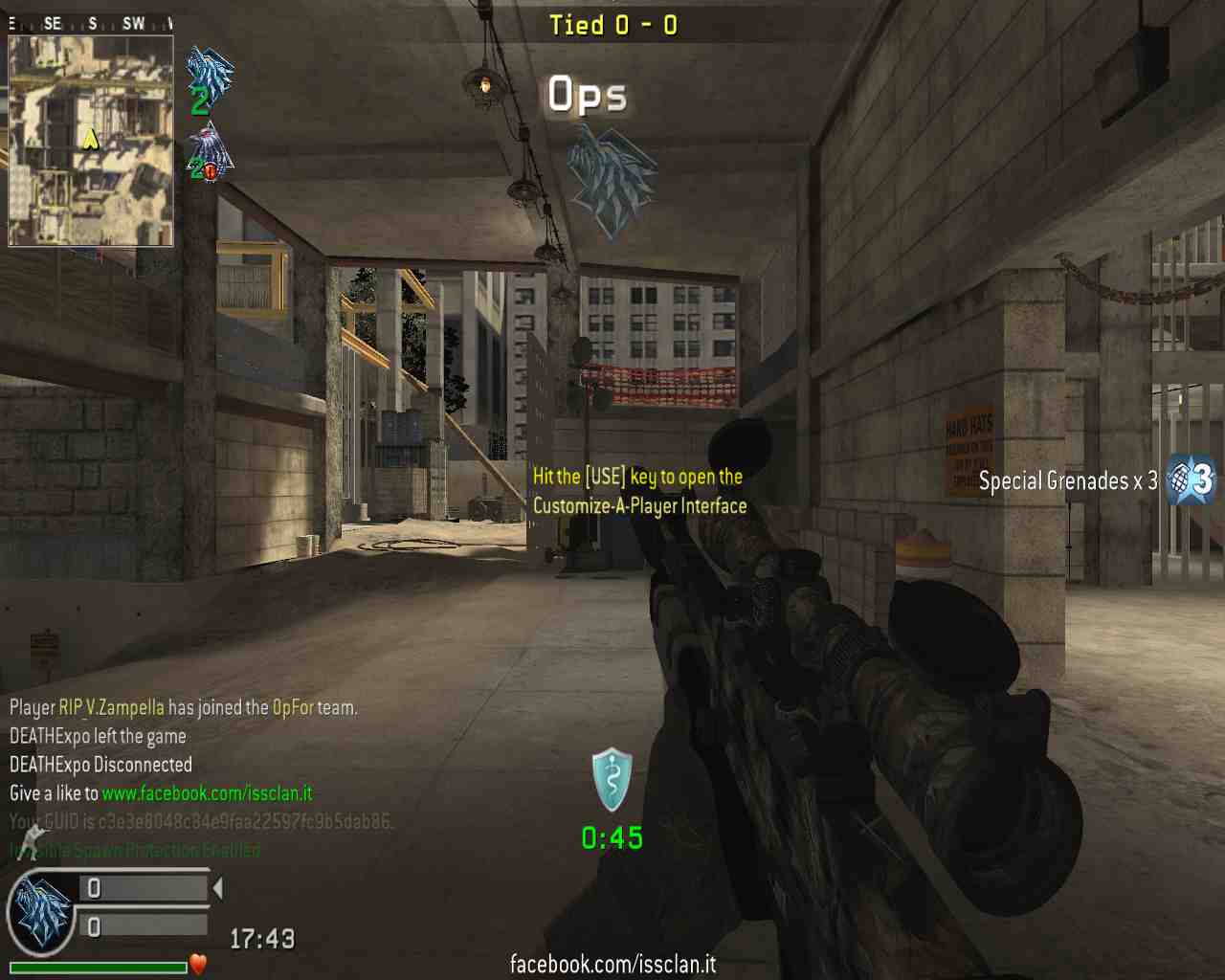
Task: Click the top blue team icon beside minimap
Action: pos(209,75)
